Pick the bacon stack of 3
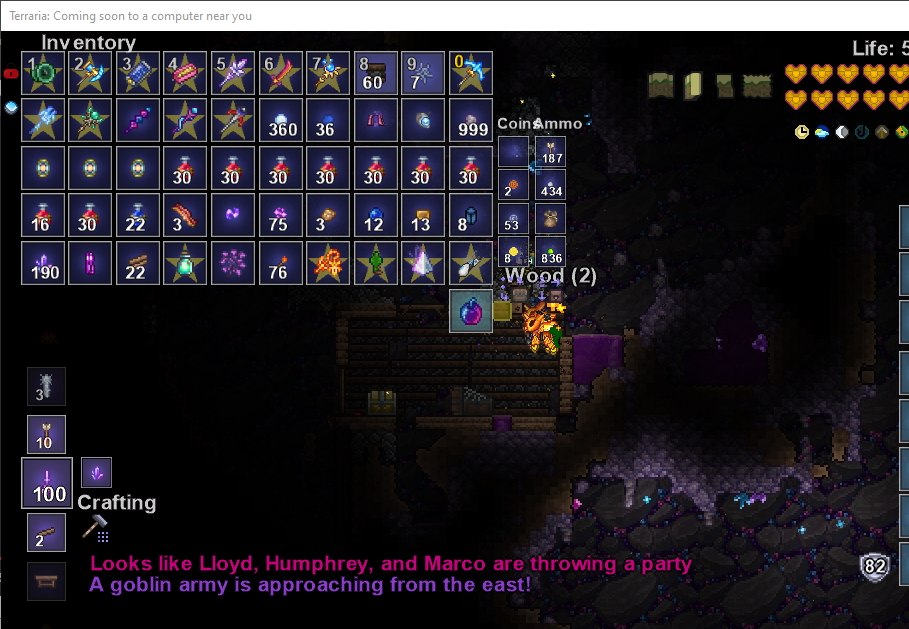This screenshot has height=629, width=909. pyautogui.click(x=185, y=215)
